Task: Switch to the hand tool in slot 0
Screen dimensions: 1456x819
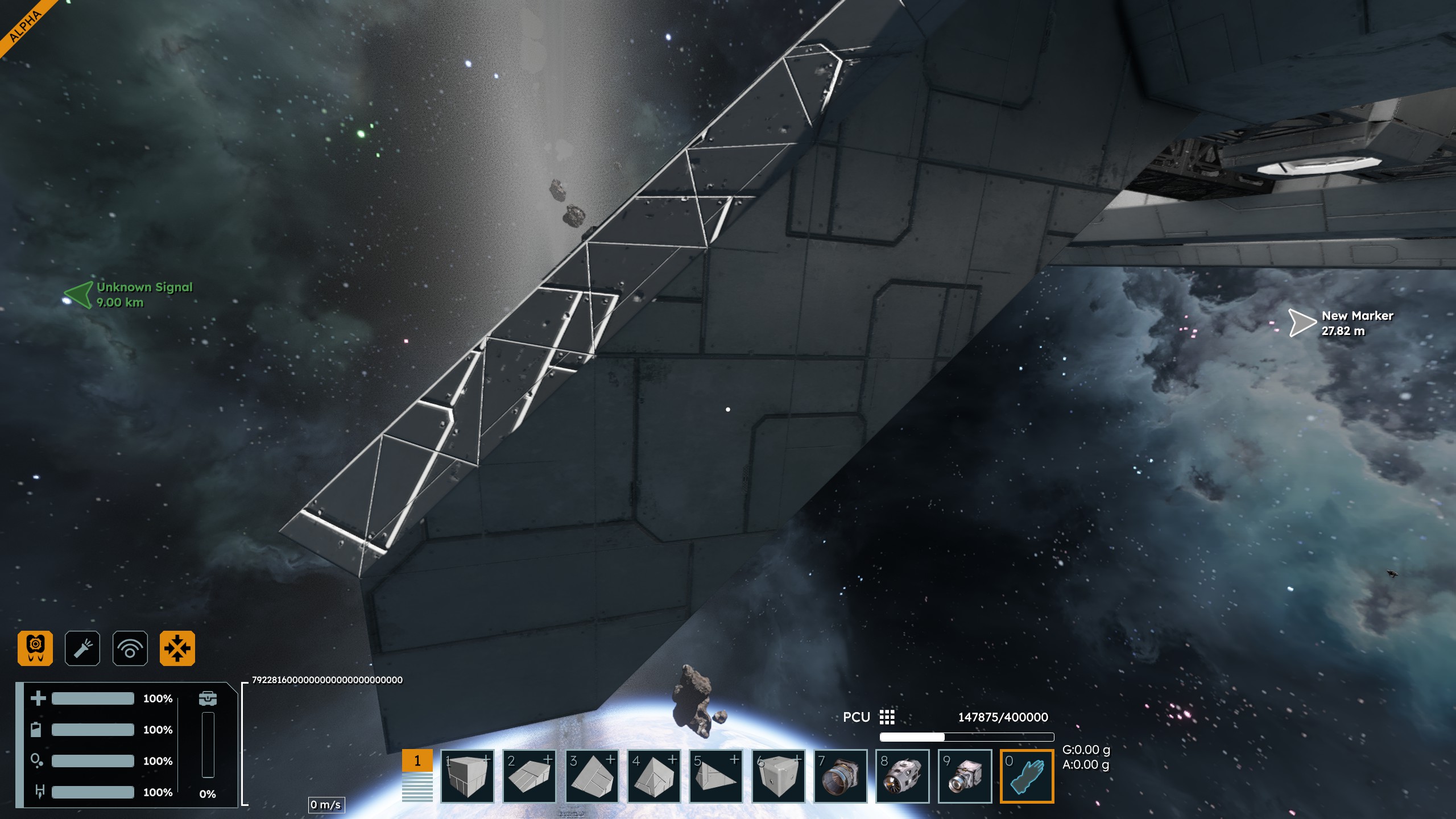Action: (x=1027, y=776)
